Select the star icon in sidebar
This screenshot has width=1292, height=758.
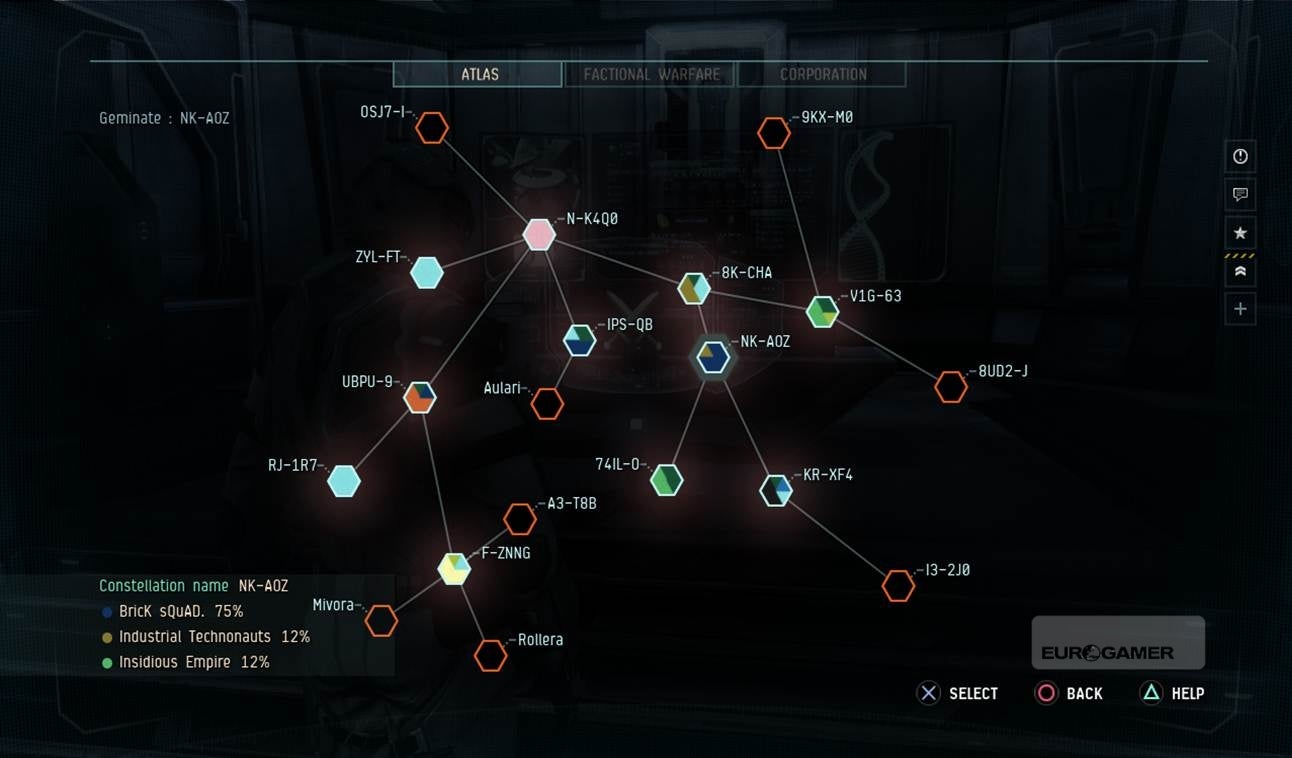pos(1240,233)
